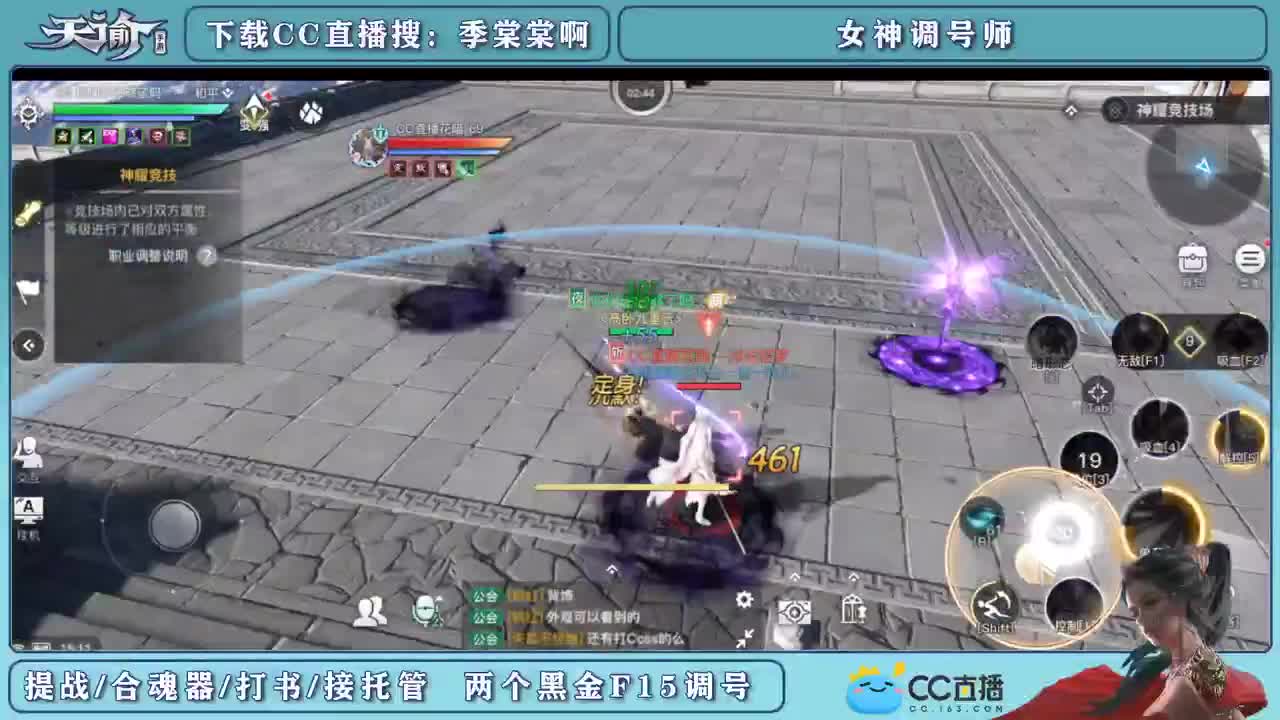Click the camera capture icon beside the chat
1280x720 pixels.
tap(795, 611)
